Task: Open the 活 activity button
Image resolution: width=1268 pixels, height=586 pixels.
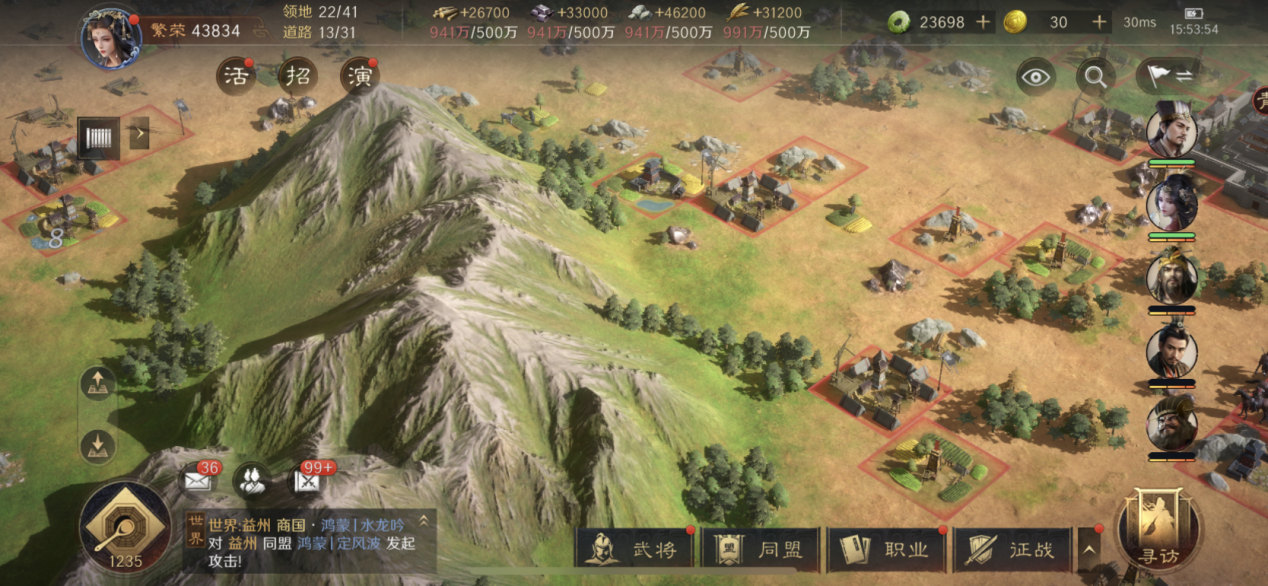Action: [x=237, y=77]
